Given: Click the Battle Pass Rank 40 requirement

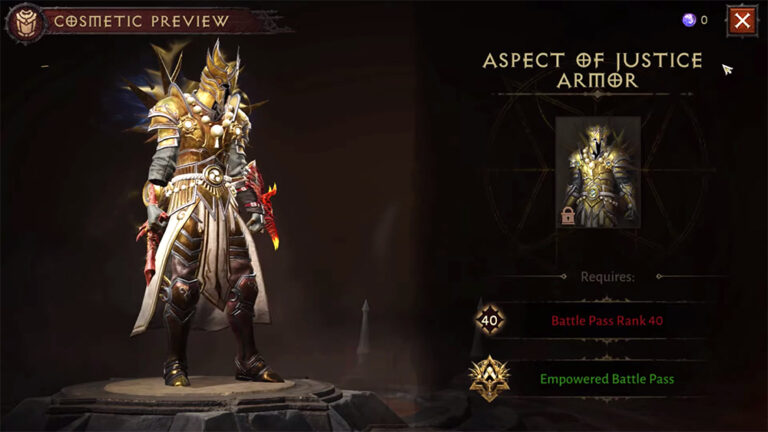Looking at the screenshot, I should [x=606, y=321].
